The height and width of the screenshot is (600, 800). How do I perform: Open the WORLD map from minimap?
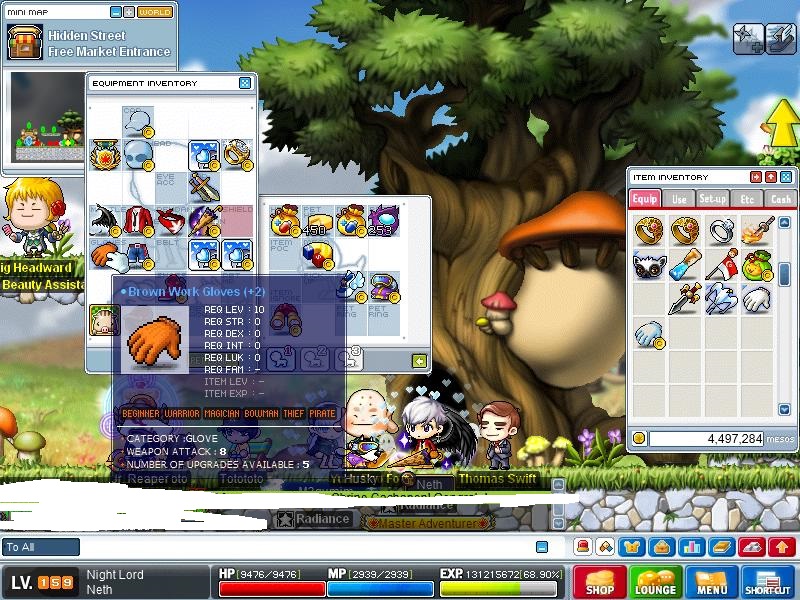click(154, 12)
